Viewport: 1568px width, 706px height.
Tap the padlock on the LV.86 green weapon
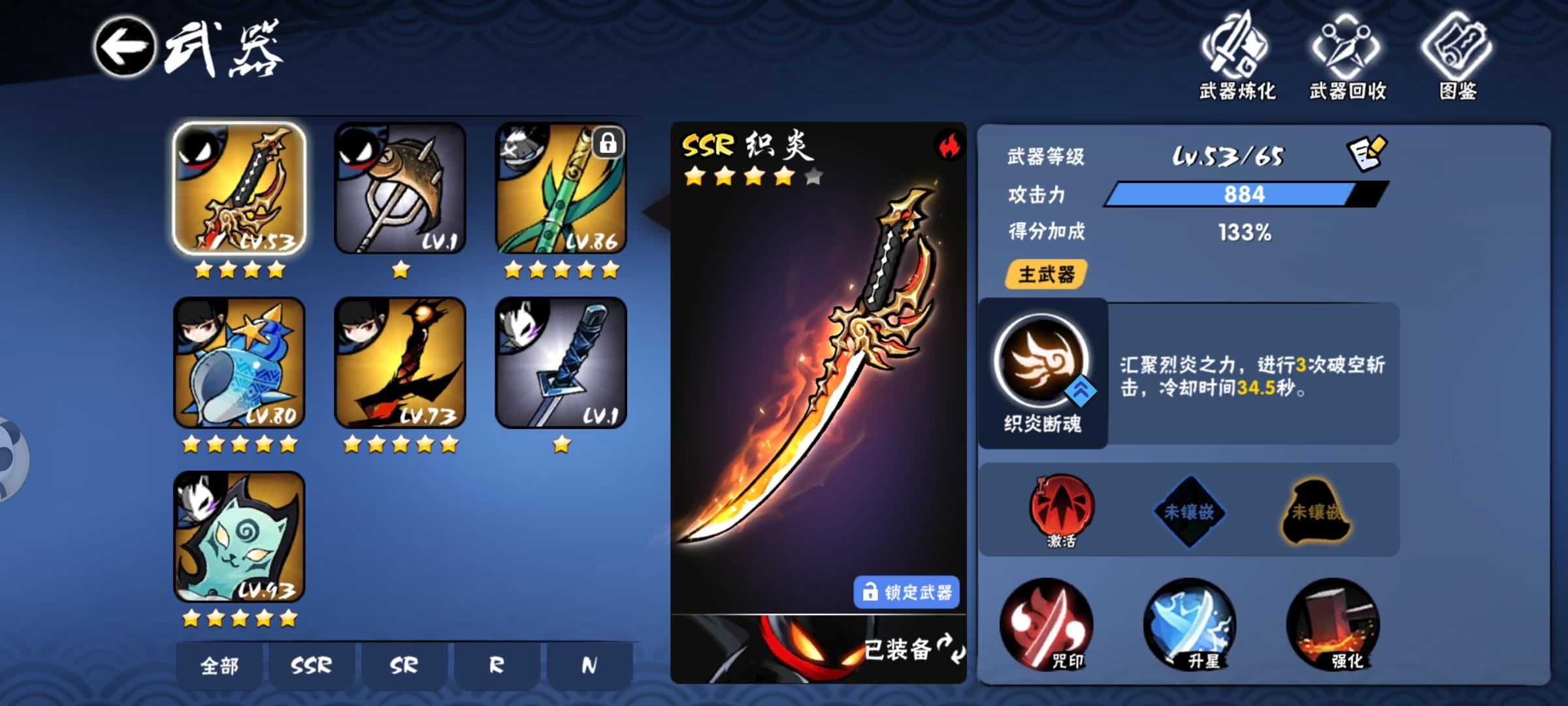click(609, 144)
